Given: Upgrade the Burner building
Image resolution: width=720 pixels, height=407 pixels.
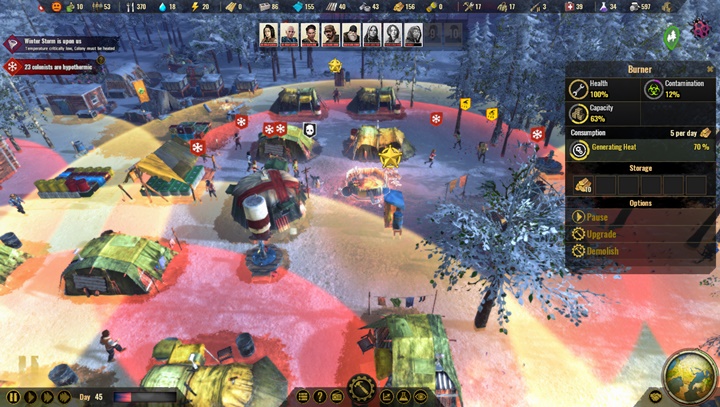Looking at the screenshot, I should click(602, 234).
